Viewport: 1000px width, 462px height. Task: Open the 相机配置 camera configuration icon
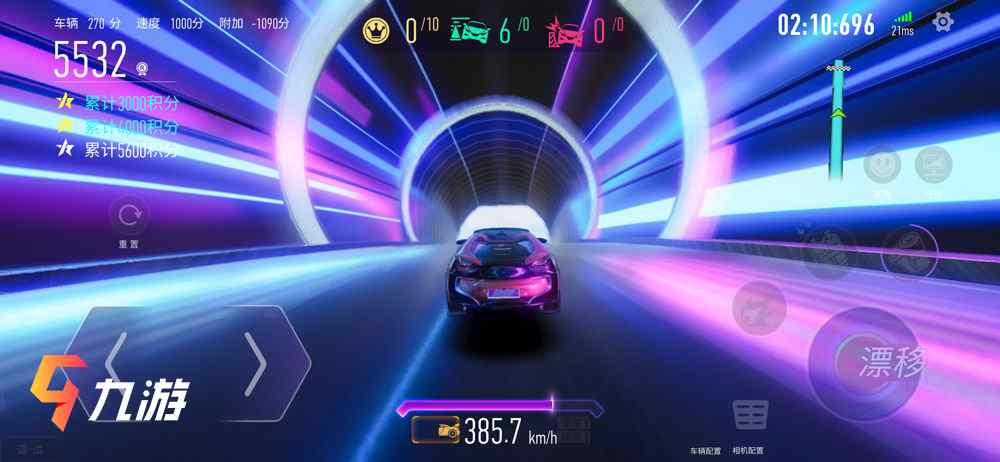coord(750,413)
